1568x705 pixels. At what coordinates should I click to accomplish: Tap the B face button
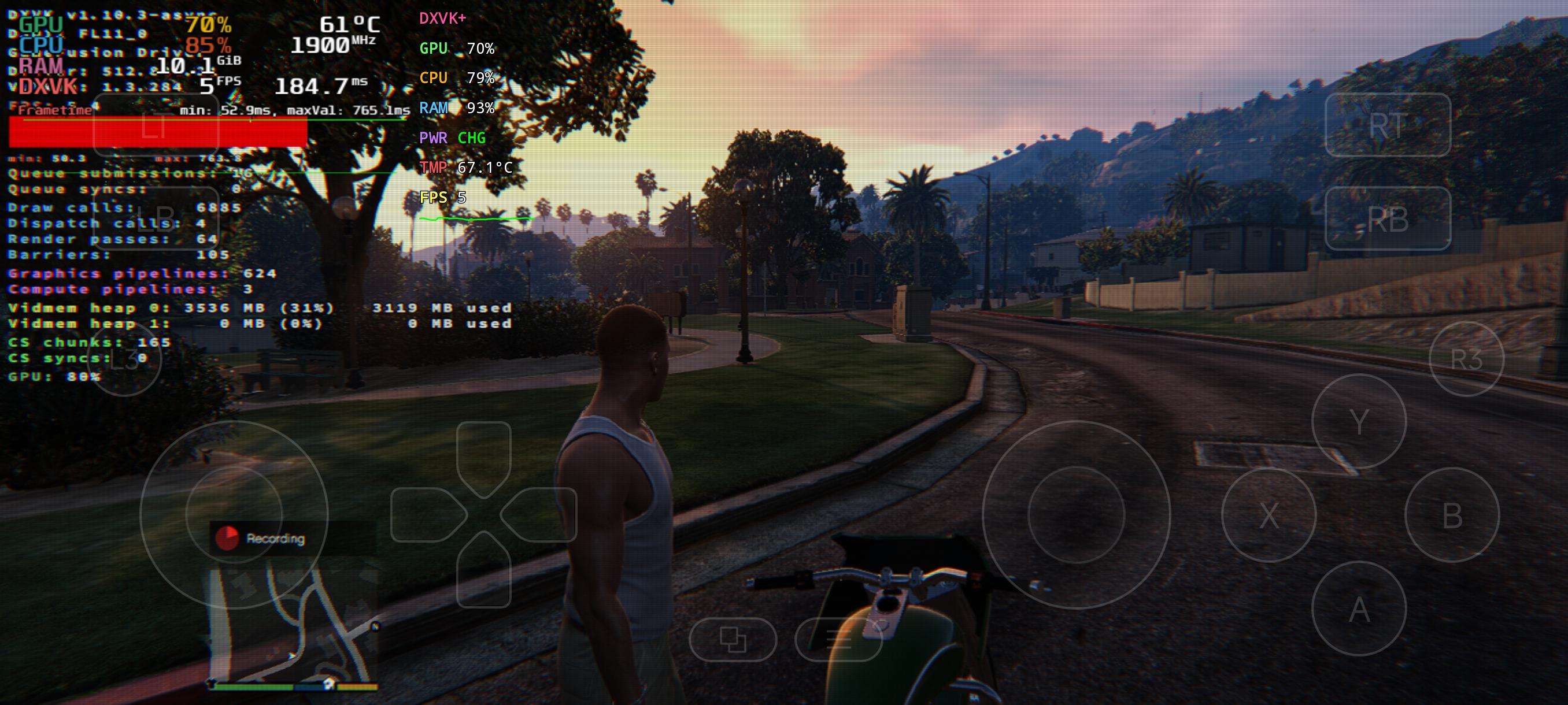coord(1452,515)
